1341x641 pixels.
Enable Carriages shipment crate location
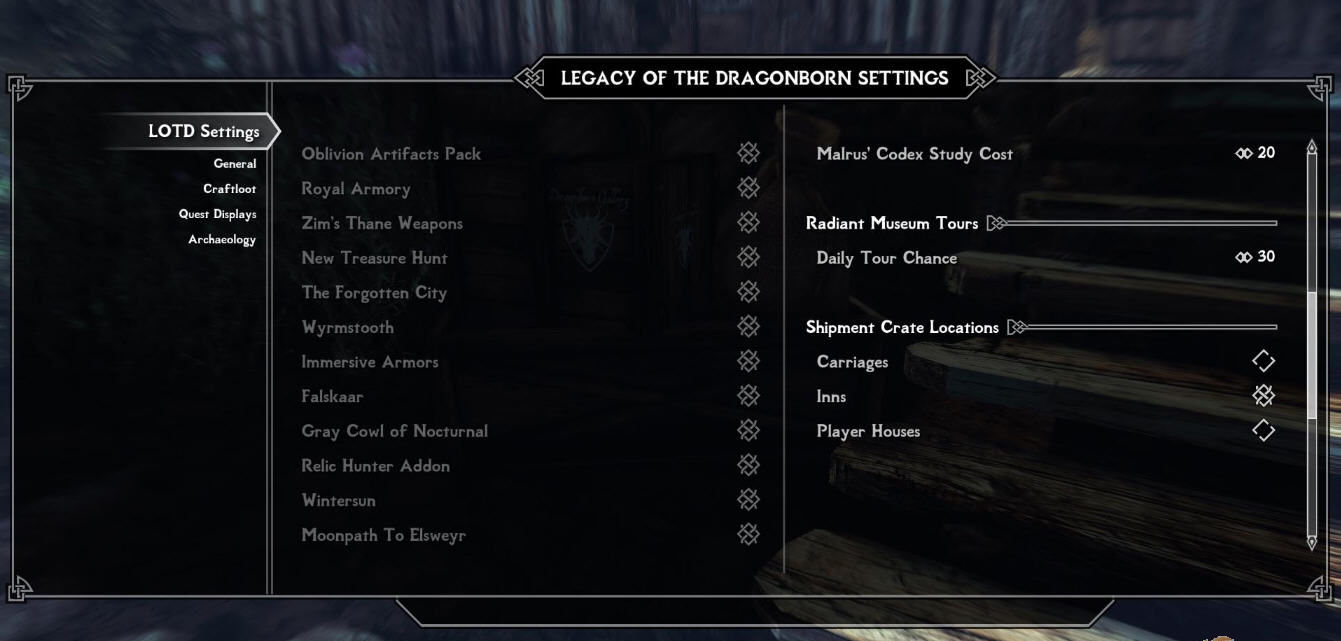[x=1263, y=361]
